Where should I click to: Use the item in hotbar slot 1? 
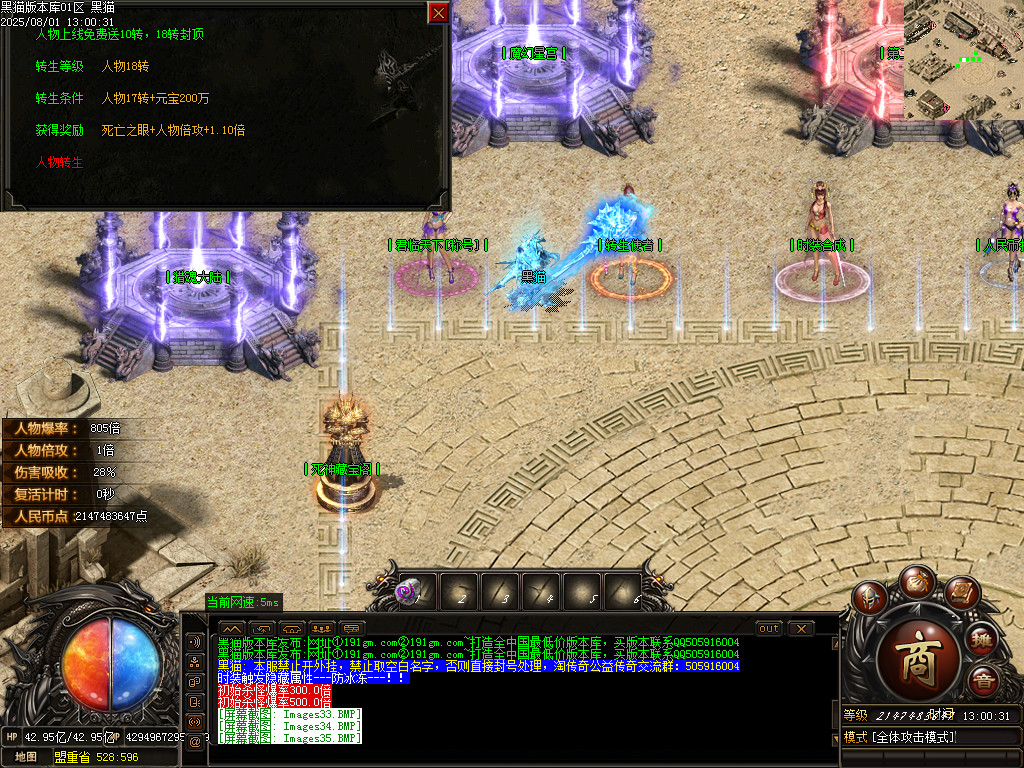pyautogui.click(x=416, y=592)
